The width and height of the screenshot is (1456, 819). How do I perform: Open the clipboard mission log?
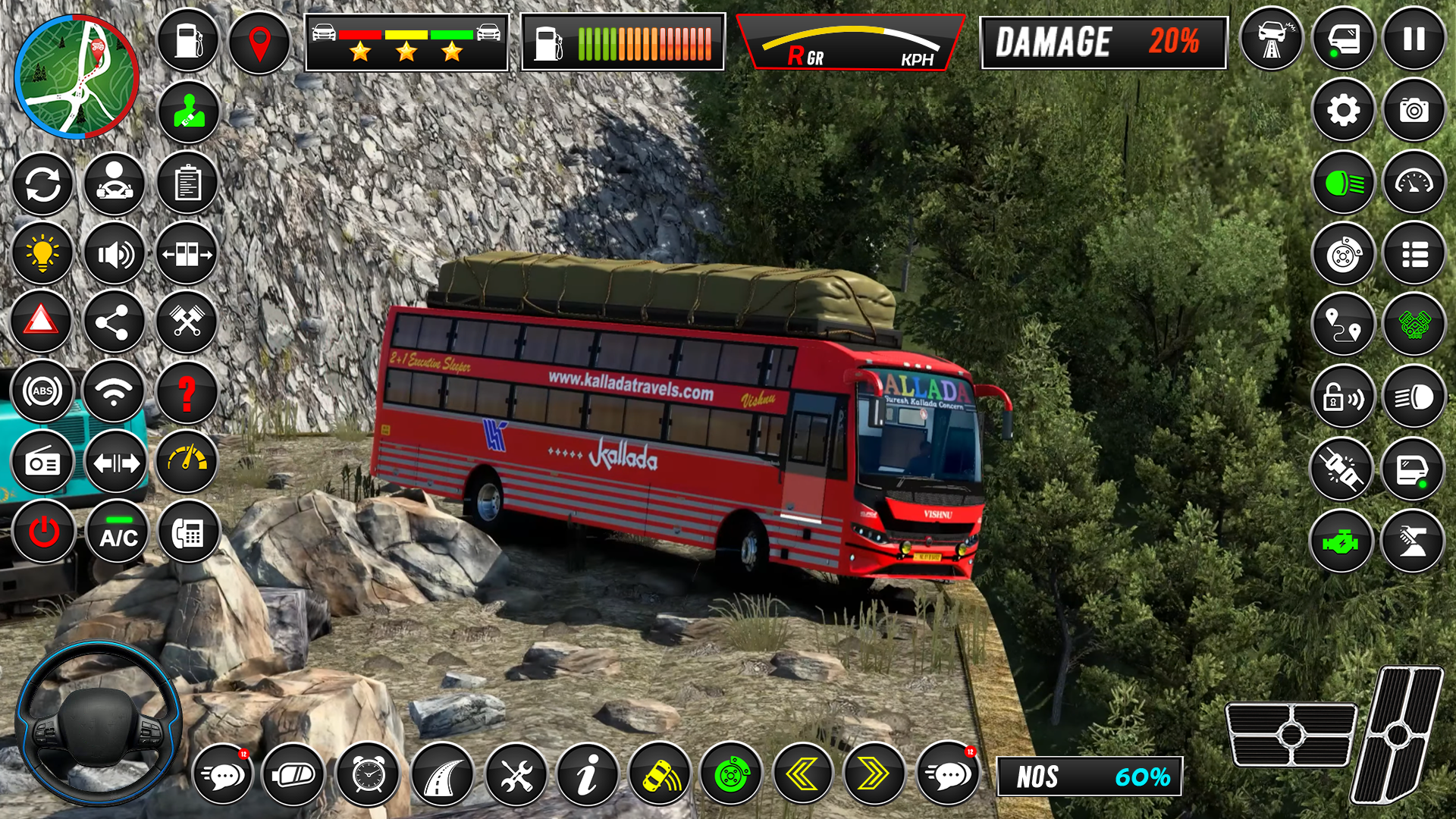(187, 182)
